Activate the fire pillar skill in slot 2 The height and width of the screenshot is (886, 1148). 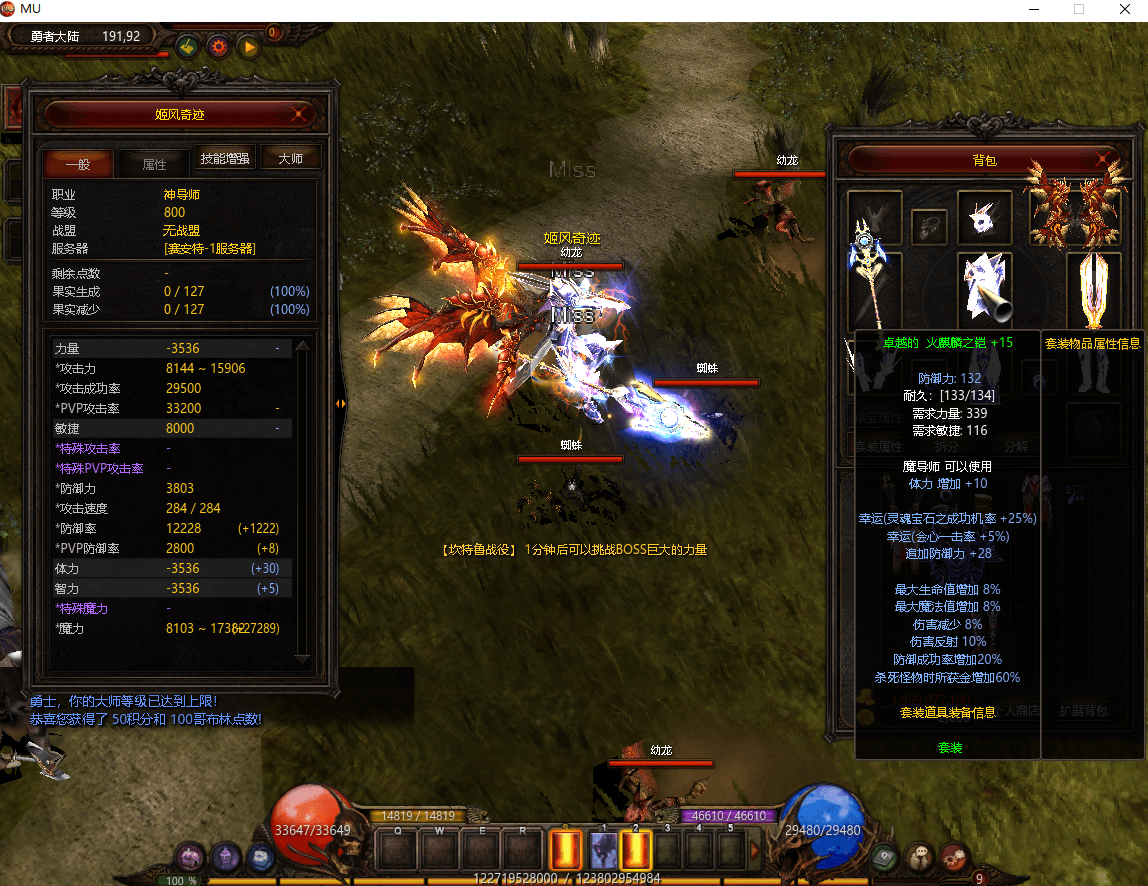coord(636,851)
